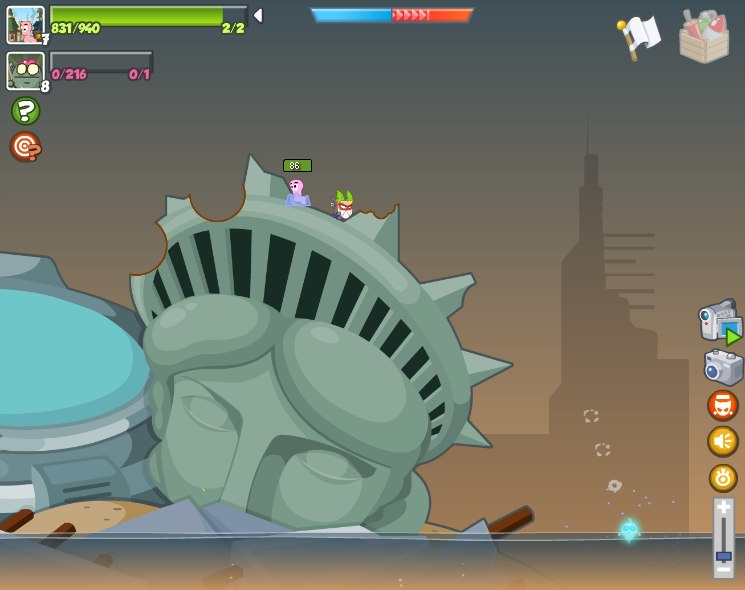The image size is (745, 590).
Task: Click the blue zoom slider handle
Action: pyautogui.click(x=723, y=555)
